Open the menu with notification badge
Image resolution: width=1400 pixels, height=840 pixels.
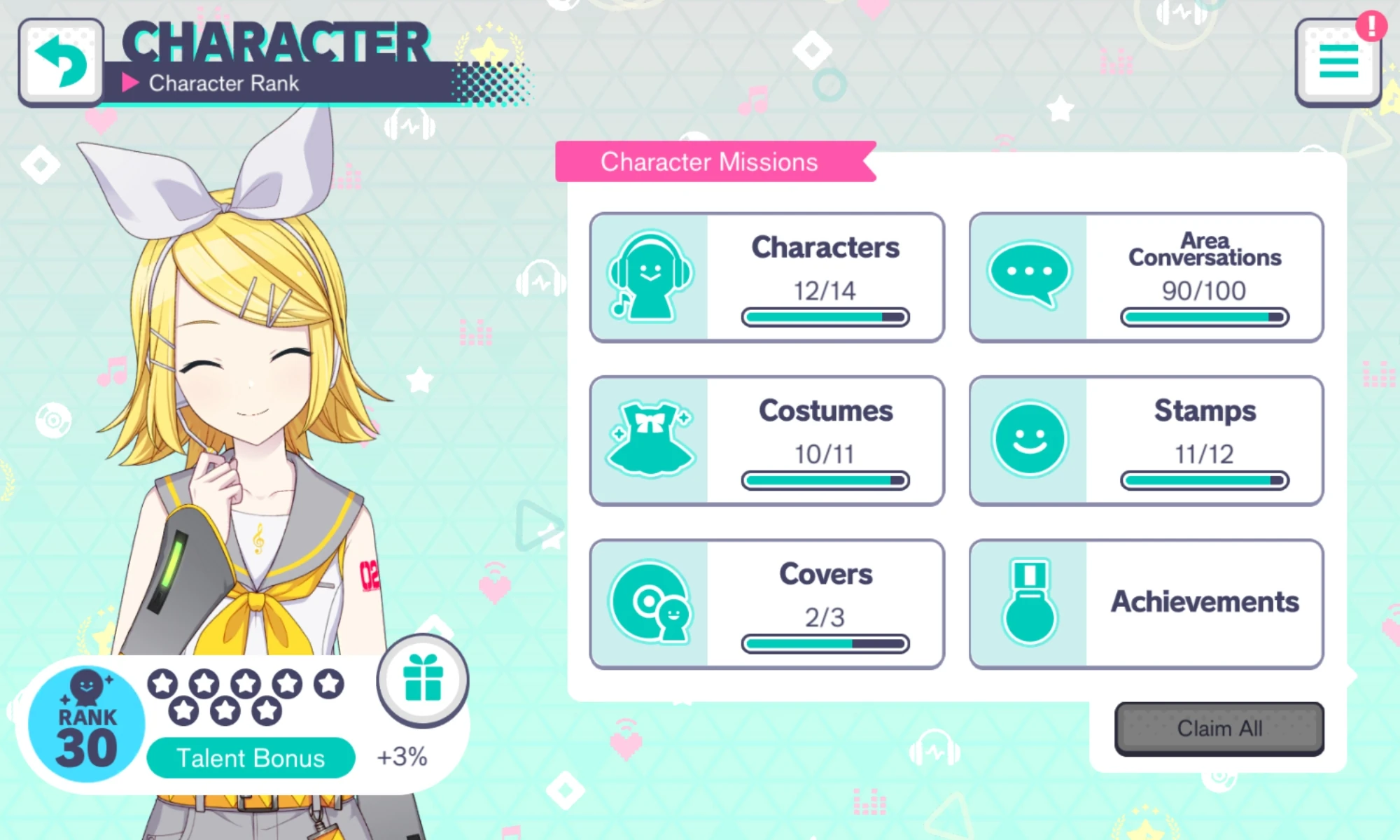tap(1337, 62)
